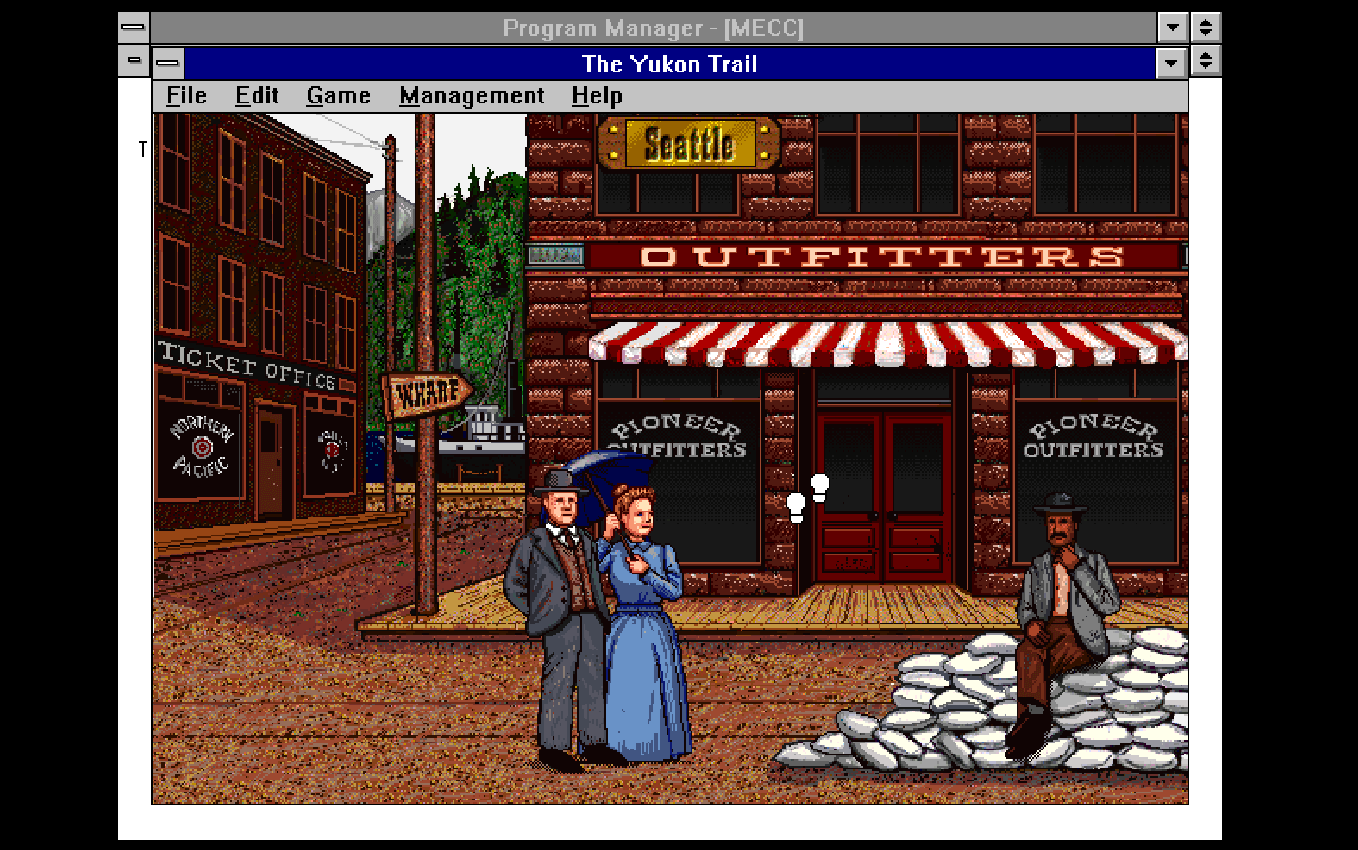Open the Yukon Trail window control menu

coord(169,63)
